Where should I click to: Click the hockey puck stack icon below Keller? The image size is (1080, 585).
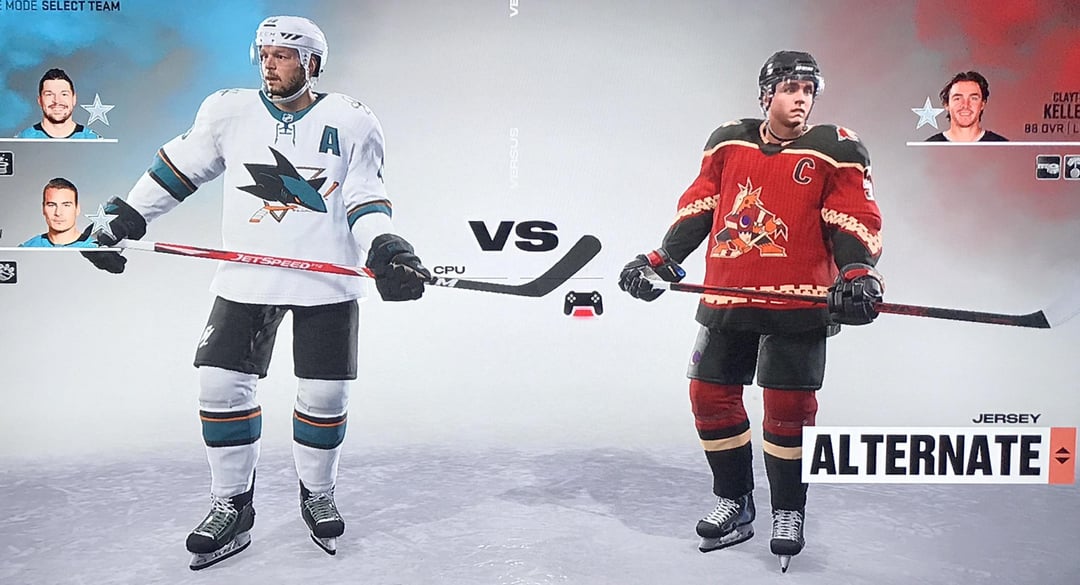tap(1047, 166)
